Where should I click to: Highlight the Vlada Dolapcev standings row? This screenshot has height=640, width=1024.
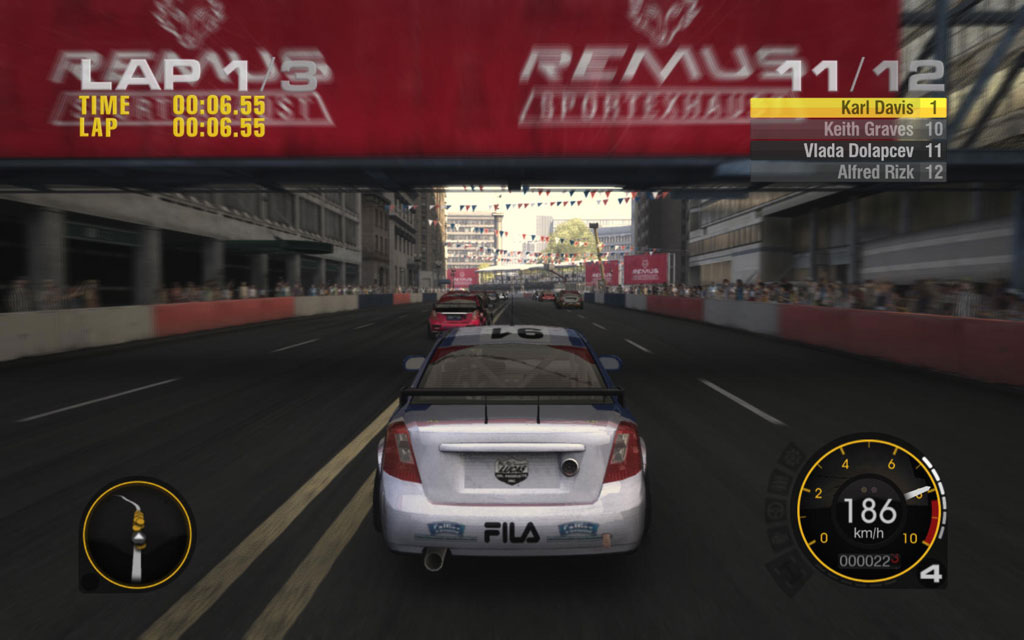click(848, 151)
